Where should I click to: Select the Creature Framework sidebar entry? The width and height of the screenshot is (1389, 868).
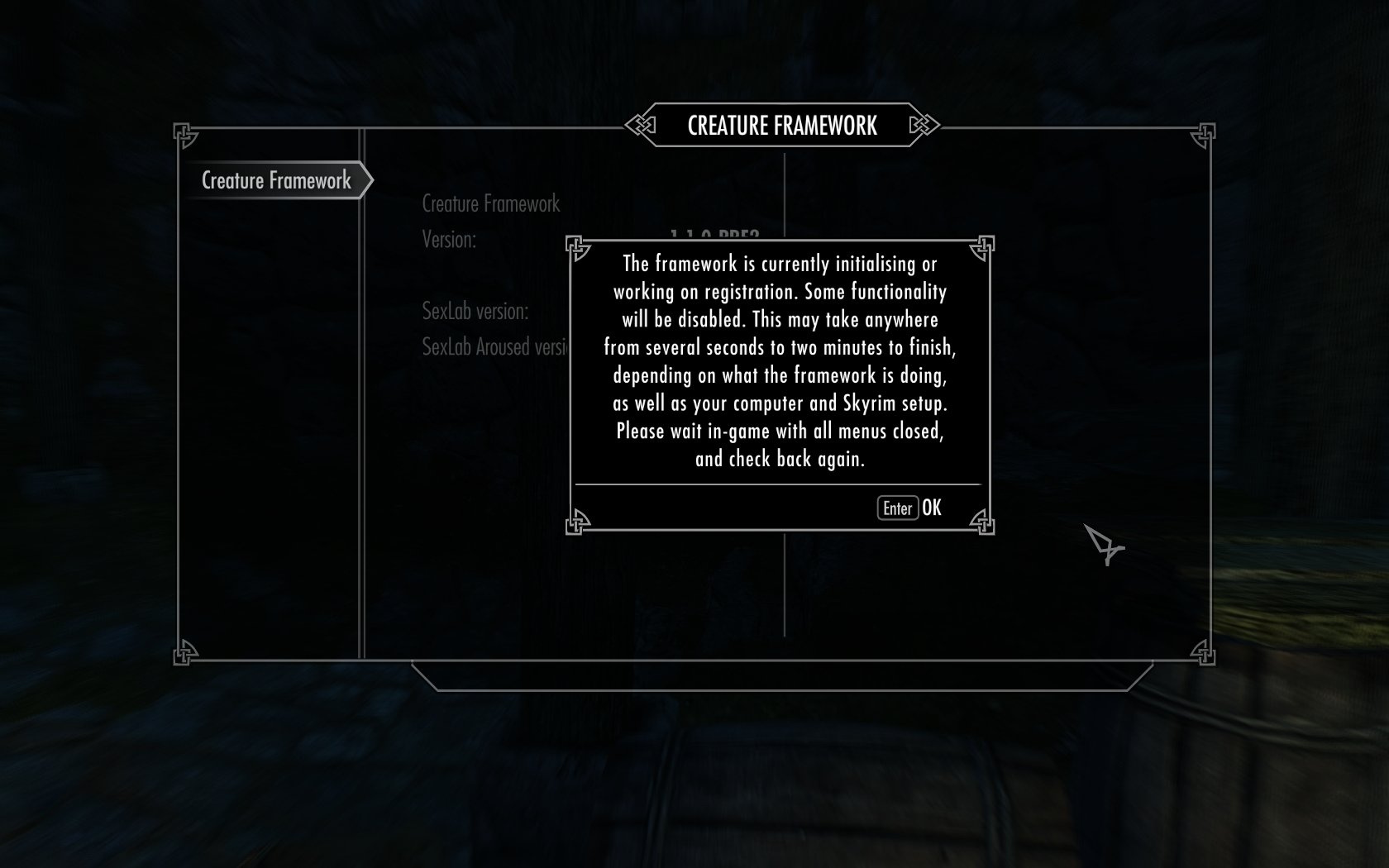(x=277, y=179)
